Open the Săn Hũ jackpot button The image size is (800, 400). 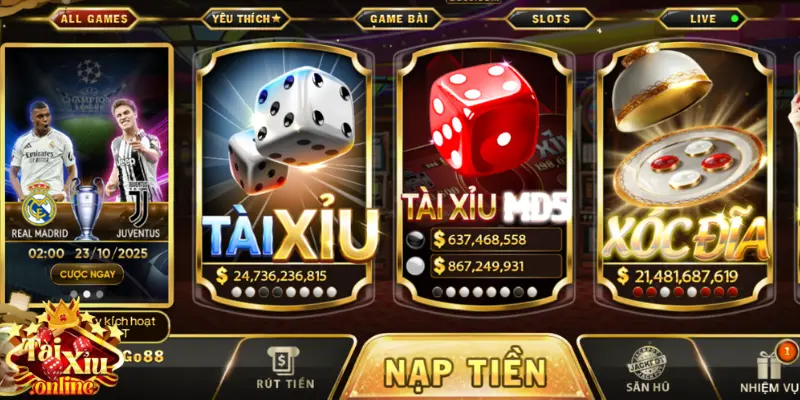coord(647,369)
